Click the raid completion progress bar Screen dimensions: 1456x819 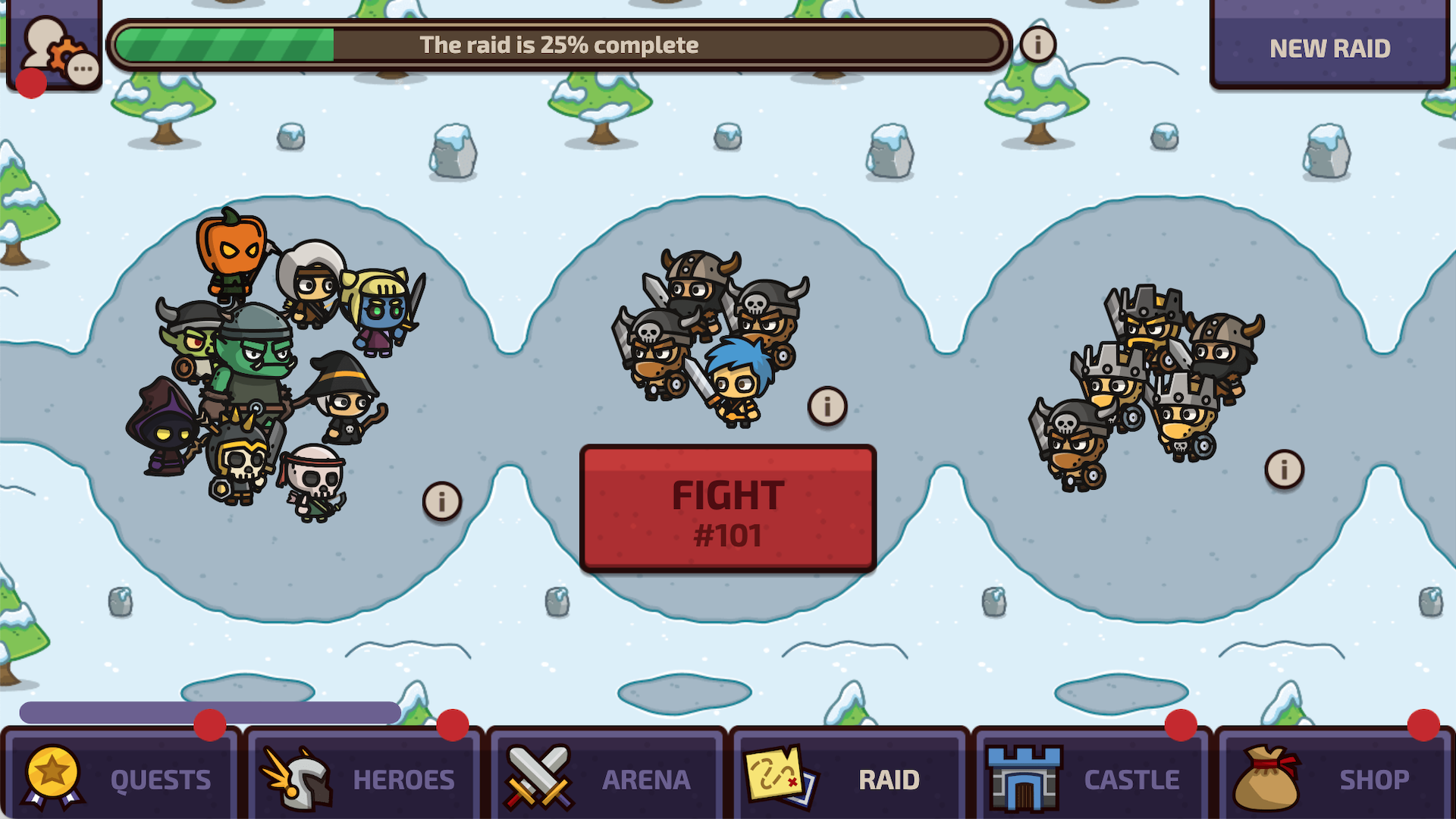click(559, 44)
